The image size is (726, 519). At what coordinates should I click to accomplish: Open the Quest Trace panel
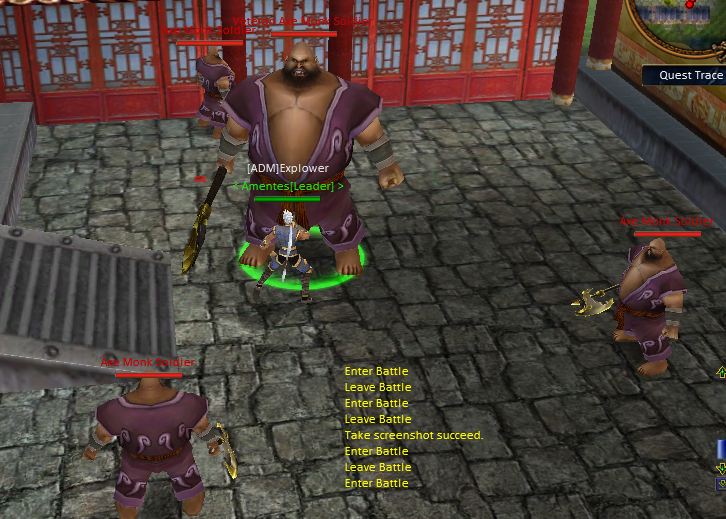point(690,75)
